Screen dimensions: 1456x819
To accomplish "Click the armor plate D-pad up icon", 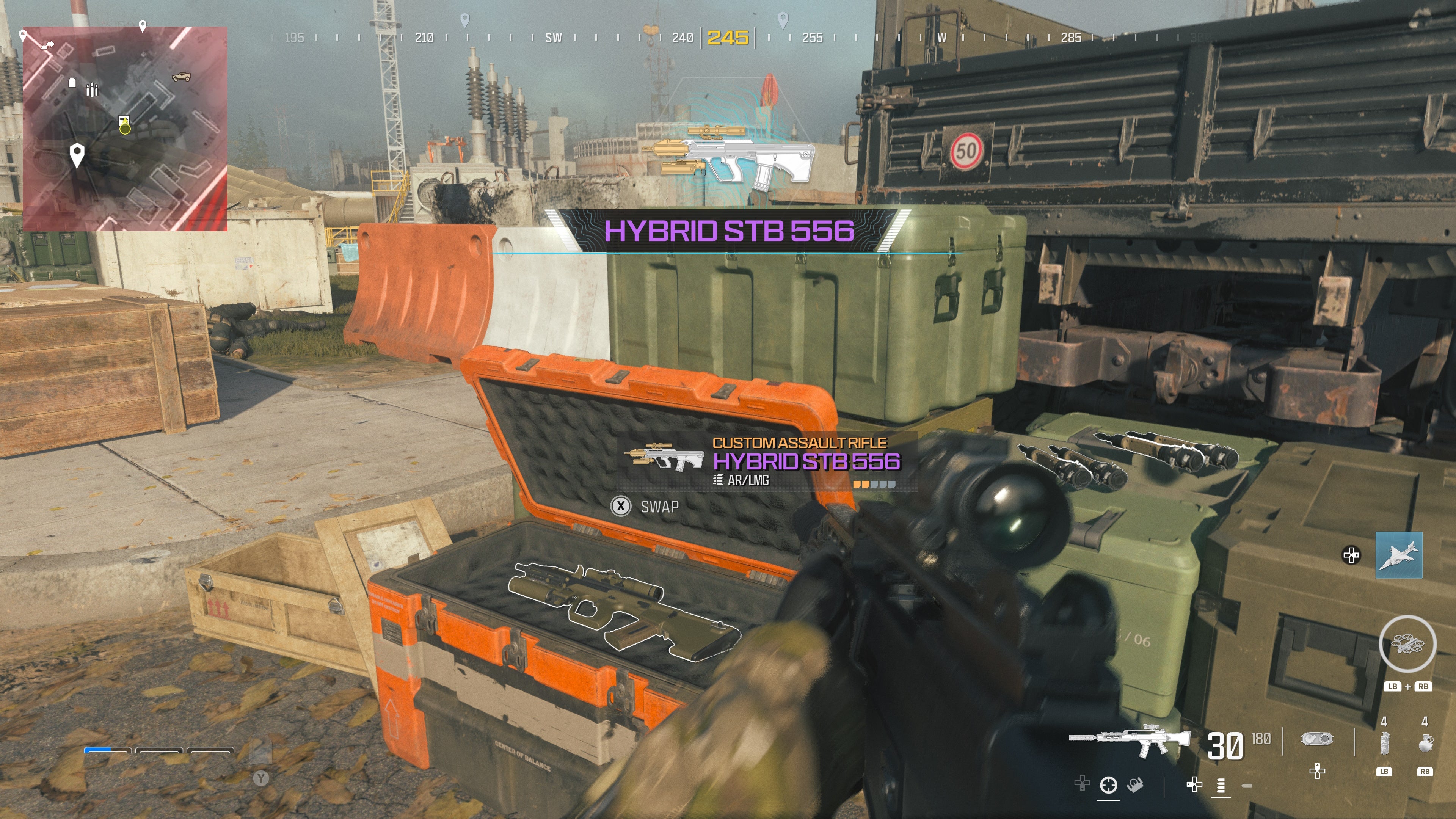I will pyautogui.click(x=1318, y=772).
